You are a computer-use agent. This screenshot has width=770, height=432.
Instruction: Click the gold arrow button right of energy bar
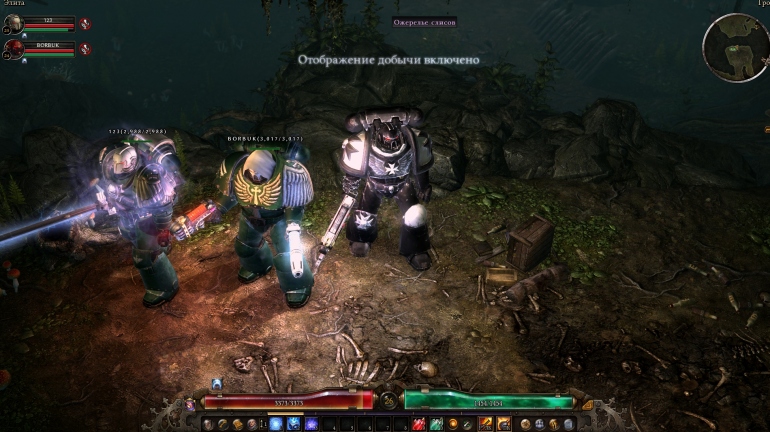click(587, 404)
